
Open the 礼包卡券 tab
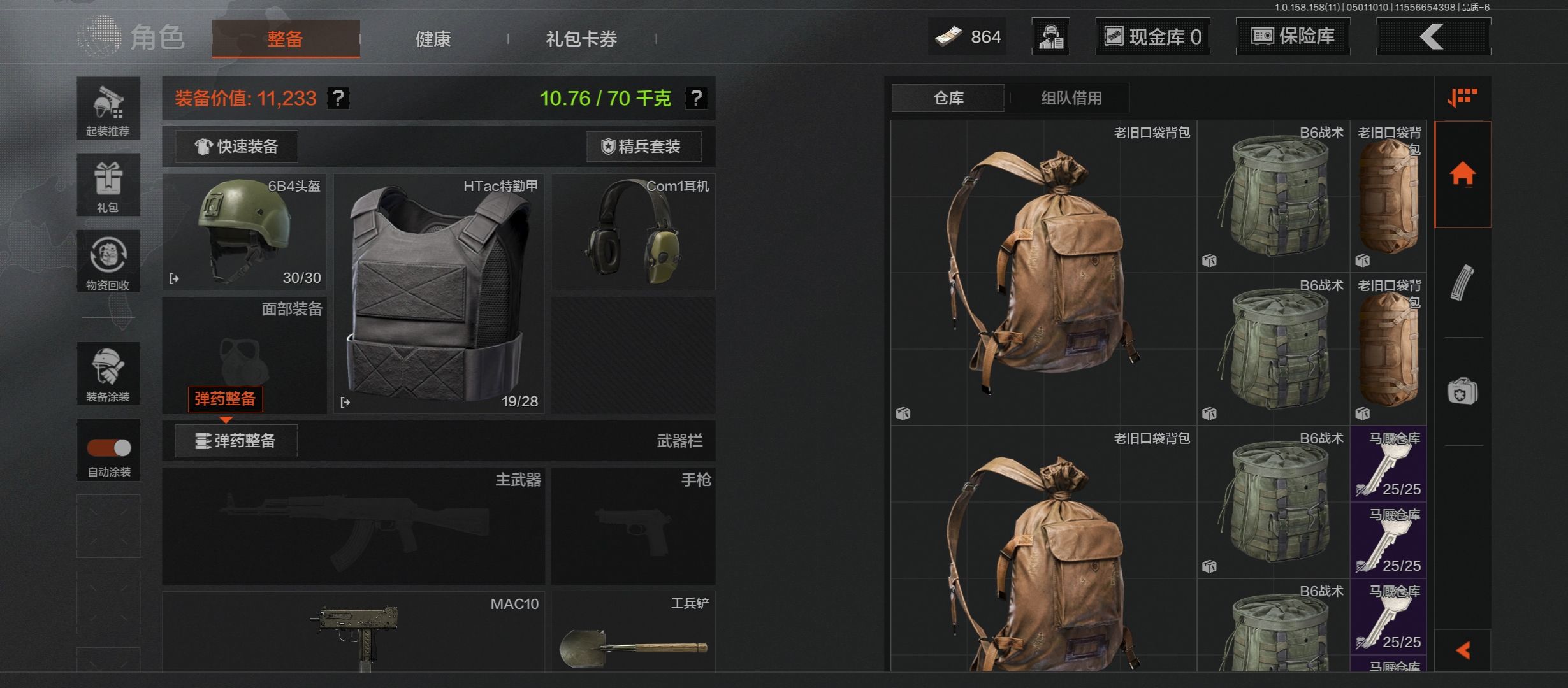pos(581,39)
